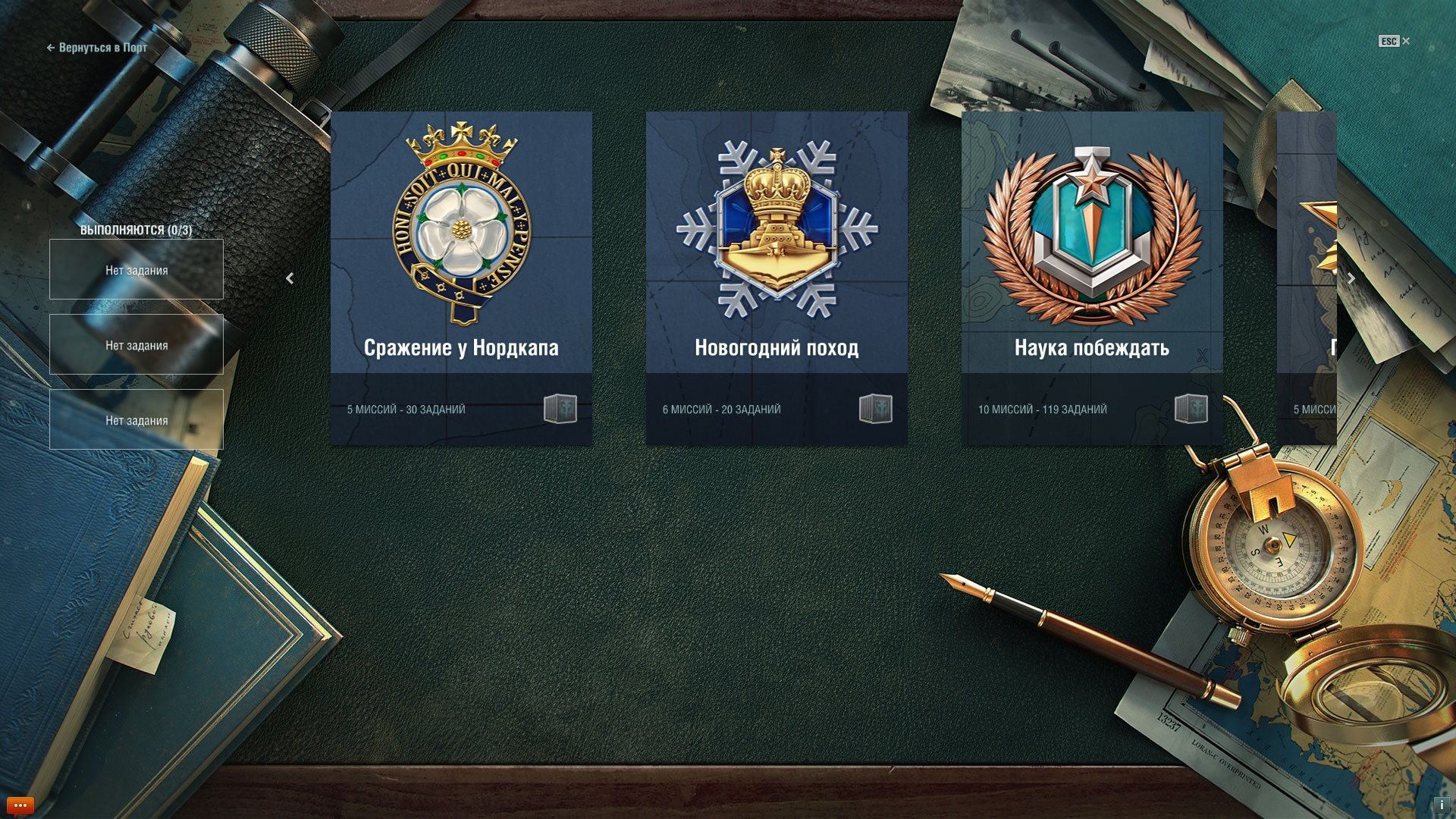Click the container reward icon on "Наука побеждать"
Image resolution: width=1456 pixels, height=819 pixels.
point(1191,409)
